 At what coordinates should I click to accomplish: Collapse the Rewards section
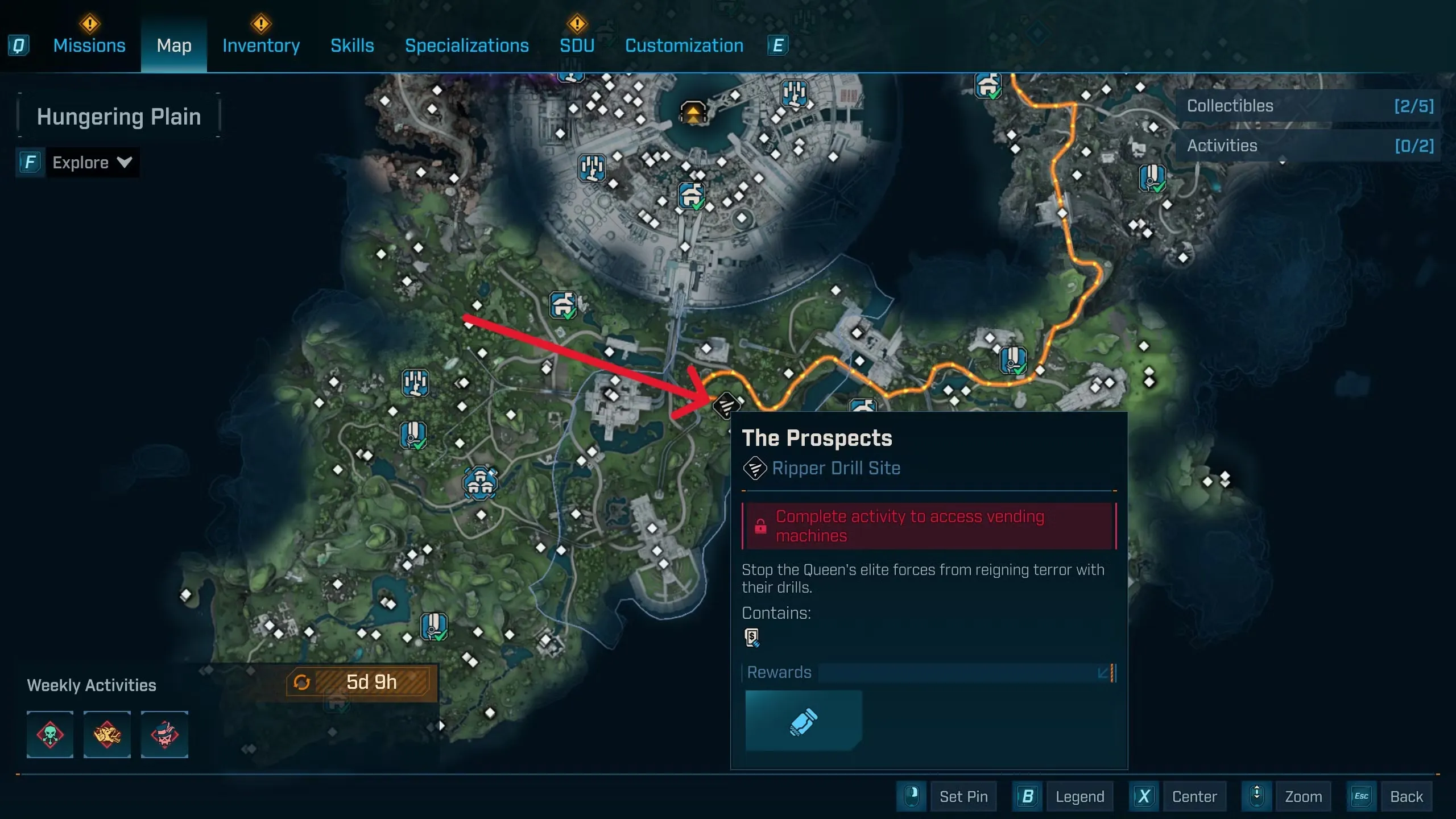click(x=1106, y=673)
